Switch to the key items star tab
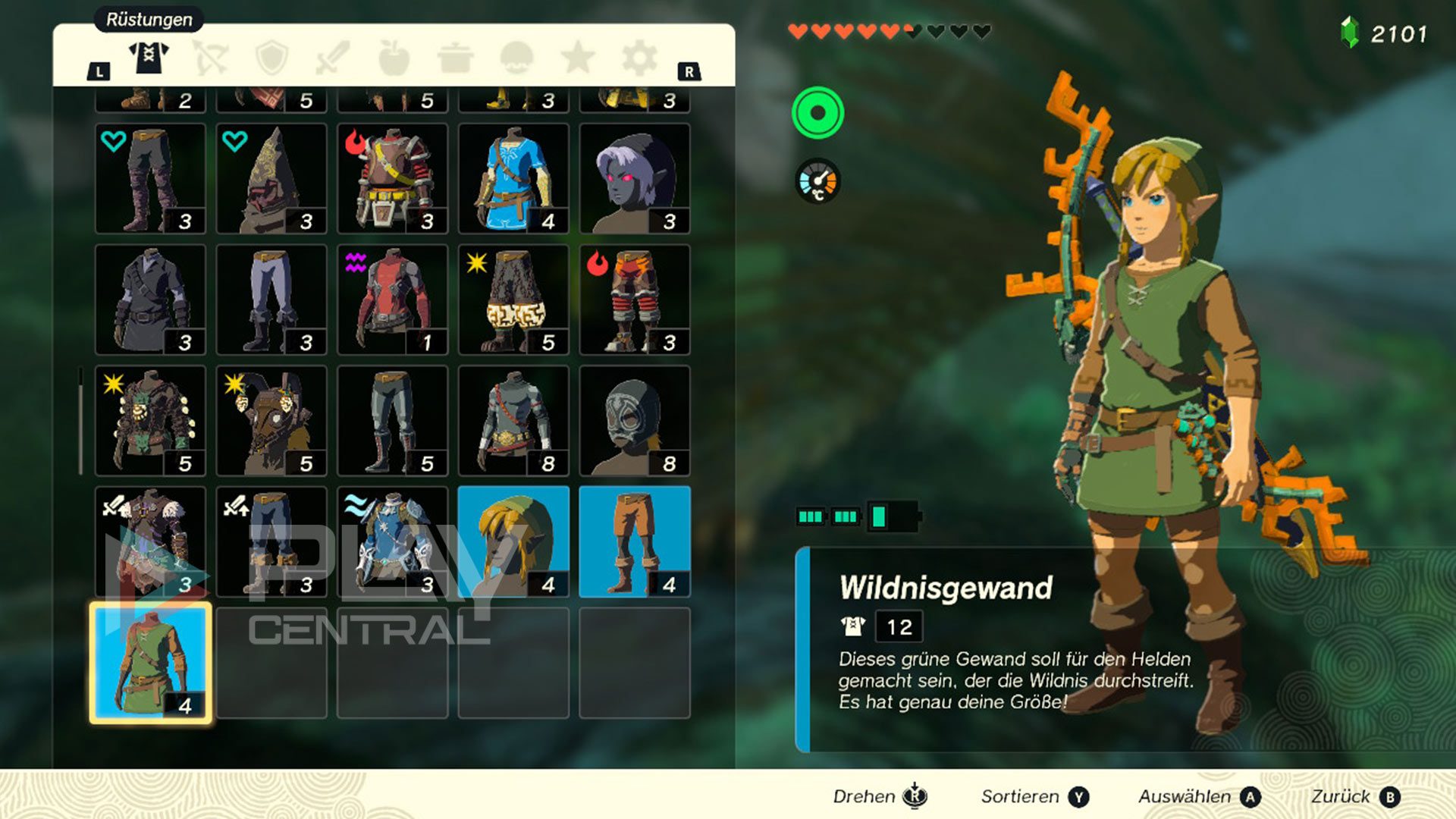Viewport: 1456px width, 819px height. (x=578, y=58)
